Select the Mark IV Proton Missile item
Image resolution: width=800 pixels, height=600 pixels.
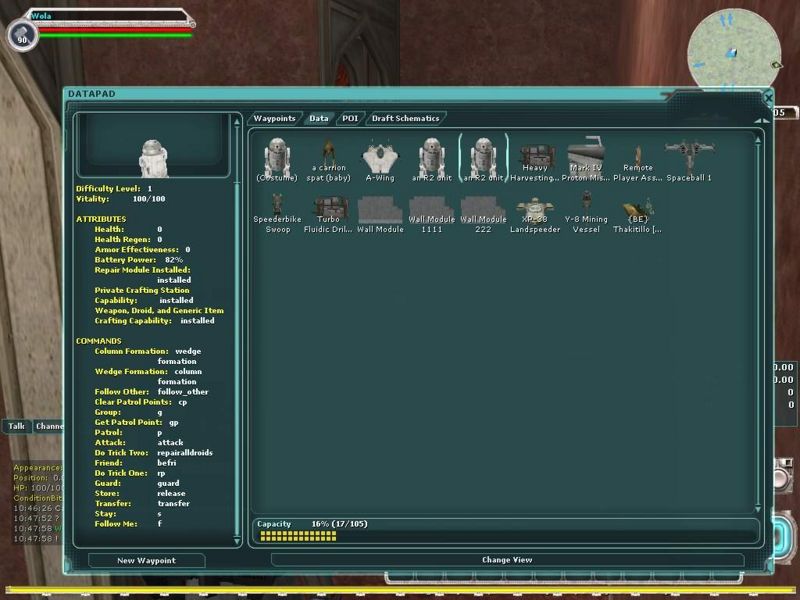pos(585,160)
